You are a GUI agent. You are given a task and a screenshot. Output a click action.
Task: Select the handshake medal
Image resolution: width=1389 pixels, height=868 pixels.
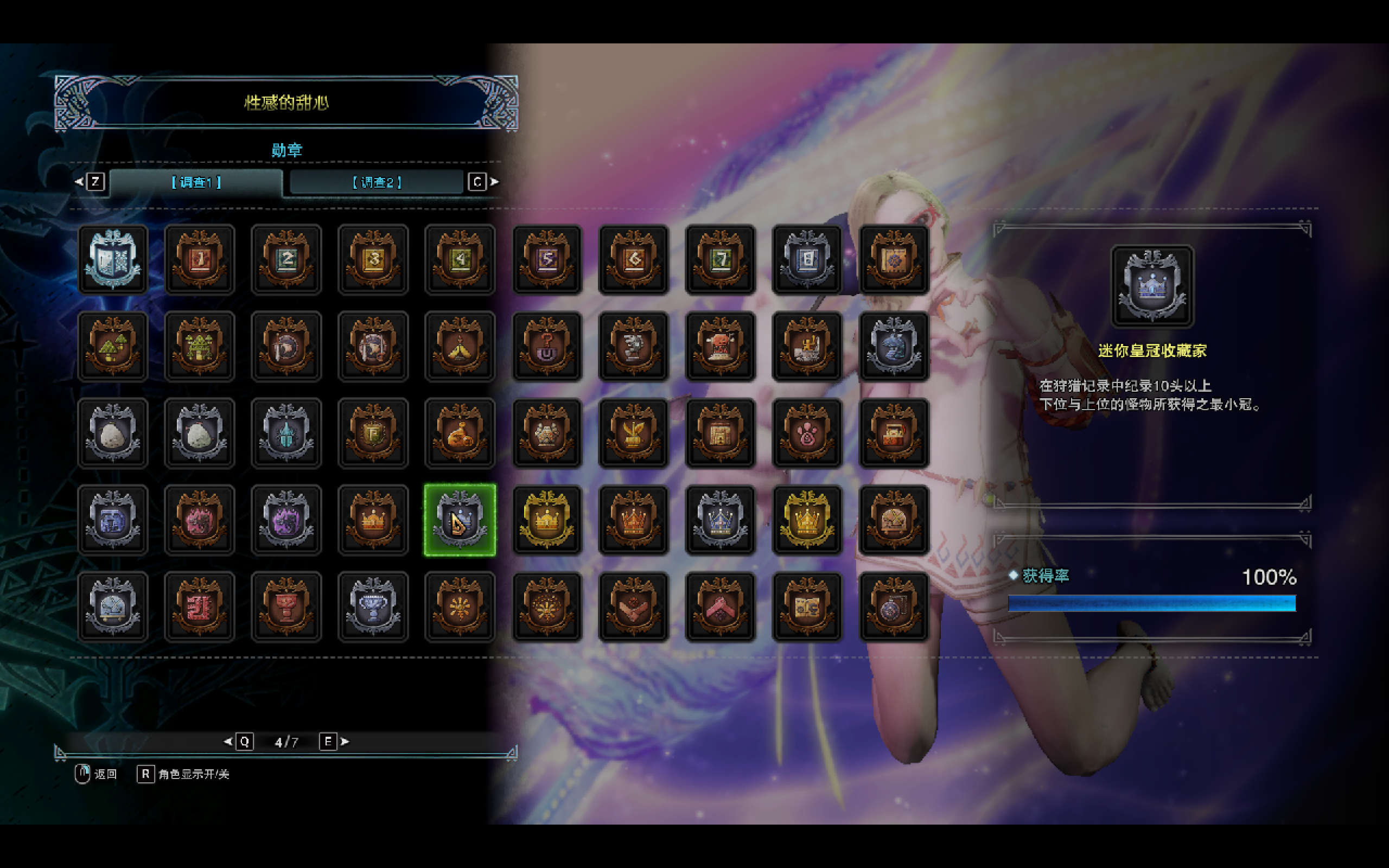(633, 606)
